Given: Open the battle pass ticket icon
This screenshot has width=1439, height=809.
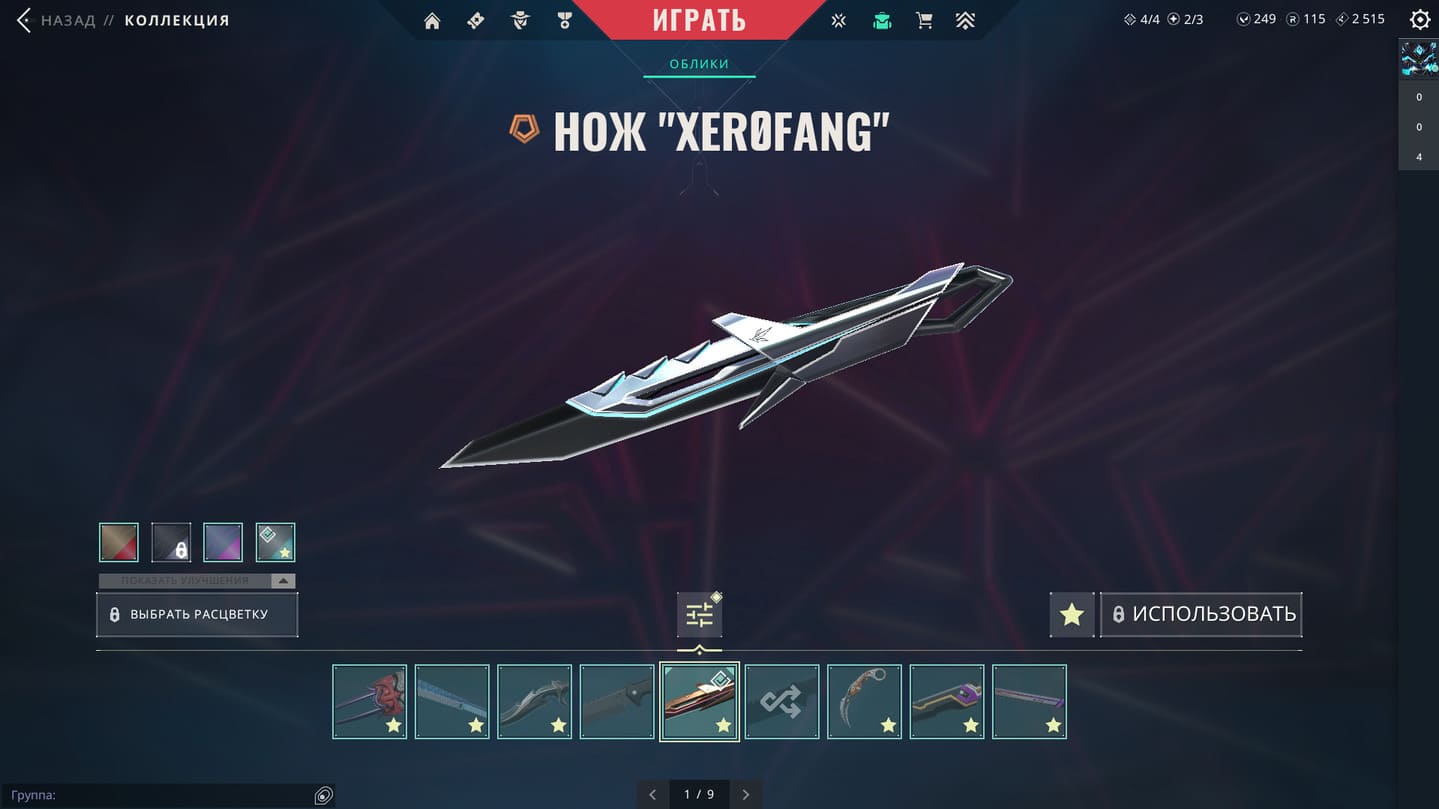Looking at the screenshot, I should (476, 21).
